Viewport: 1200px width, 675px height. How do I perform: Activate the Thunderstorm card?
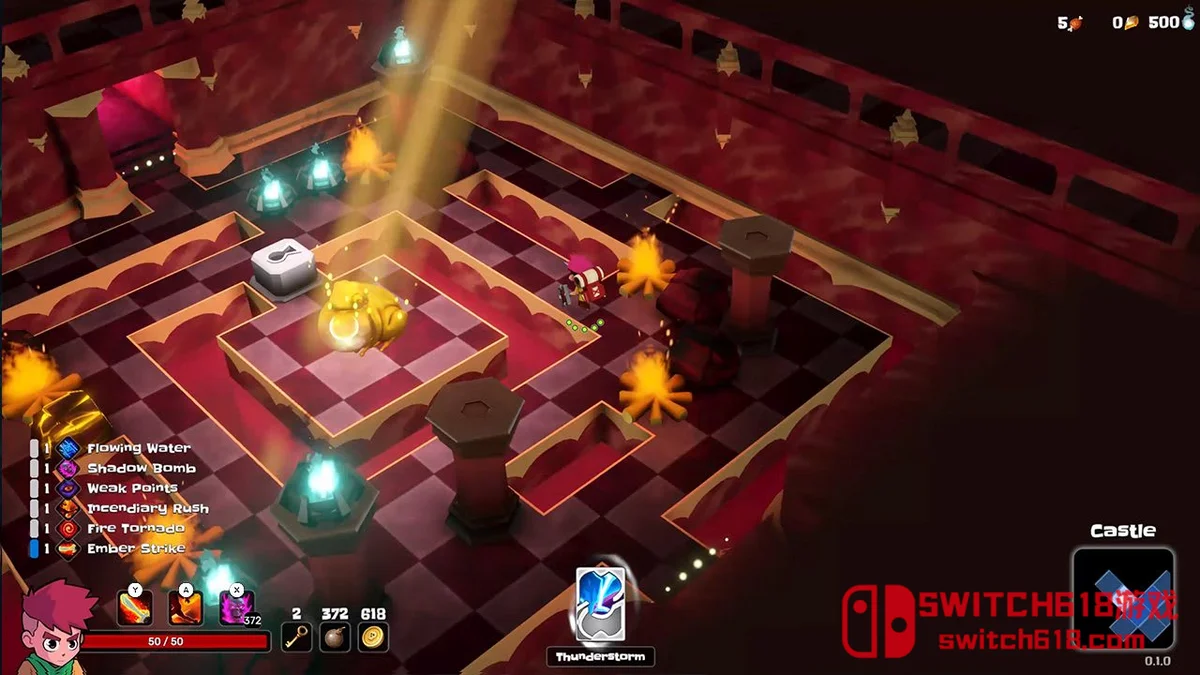(x=600, y=603)
